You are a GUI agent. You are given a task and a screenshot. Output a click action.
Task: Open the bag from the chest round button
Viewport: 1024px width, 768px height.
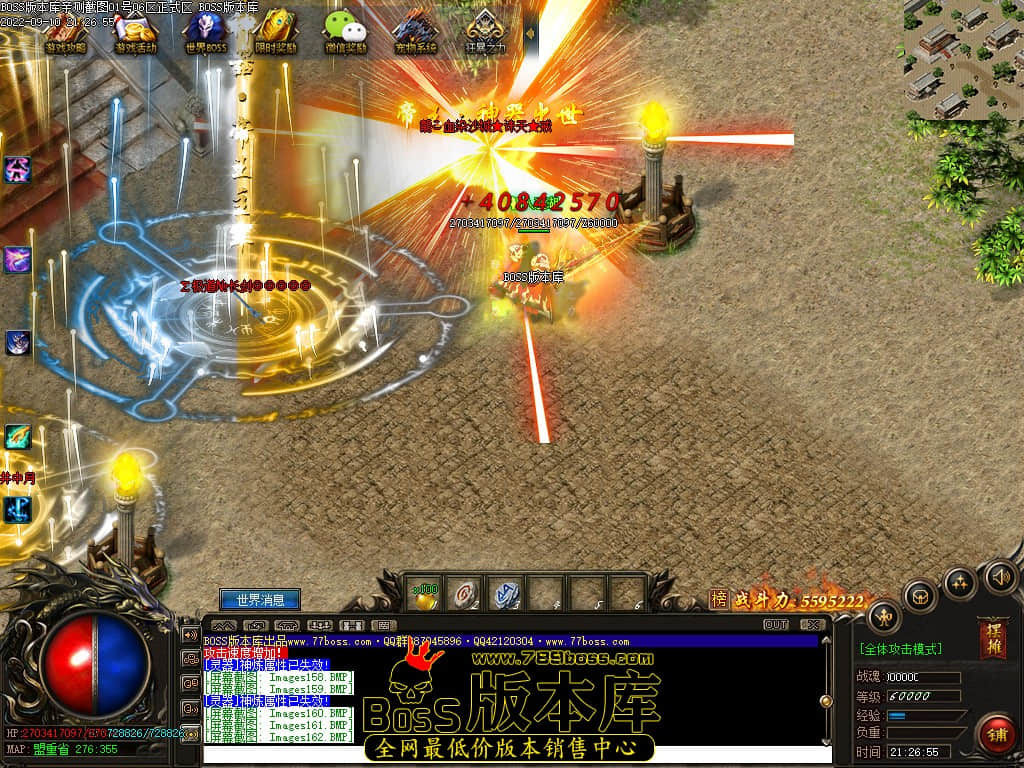(920, 597)
